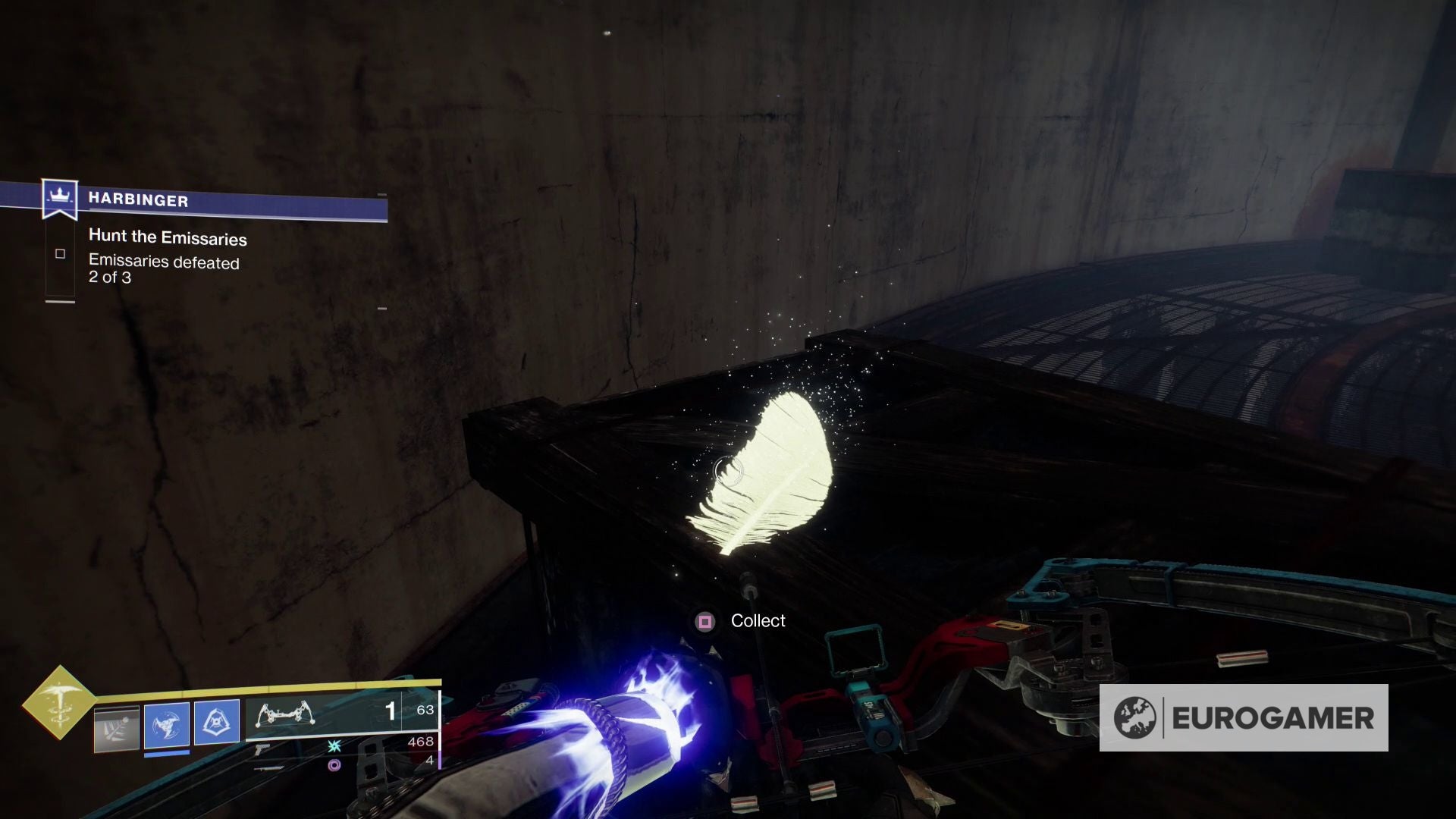Viewport: 1456px width, 819px height.
Task: Select the Hunt the Emissaries quest entry
Action: (168, 237)
